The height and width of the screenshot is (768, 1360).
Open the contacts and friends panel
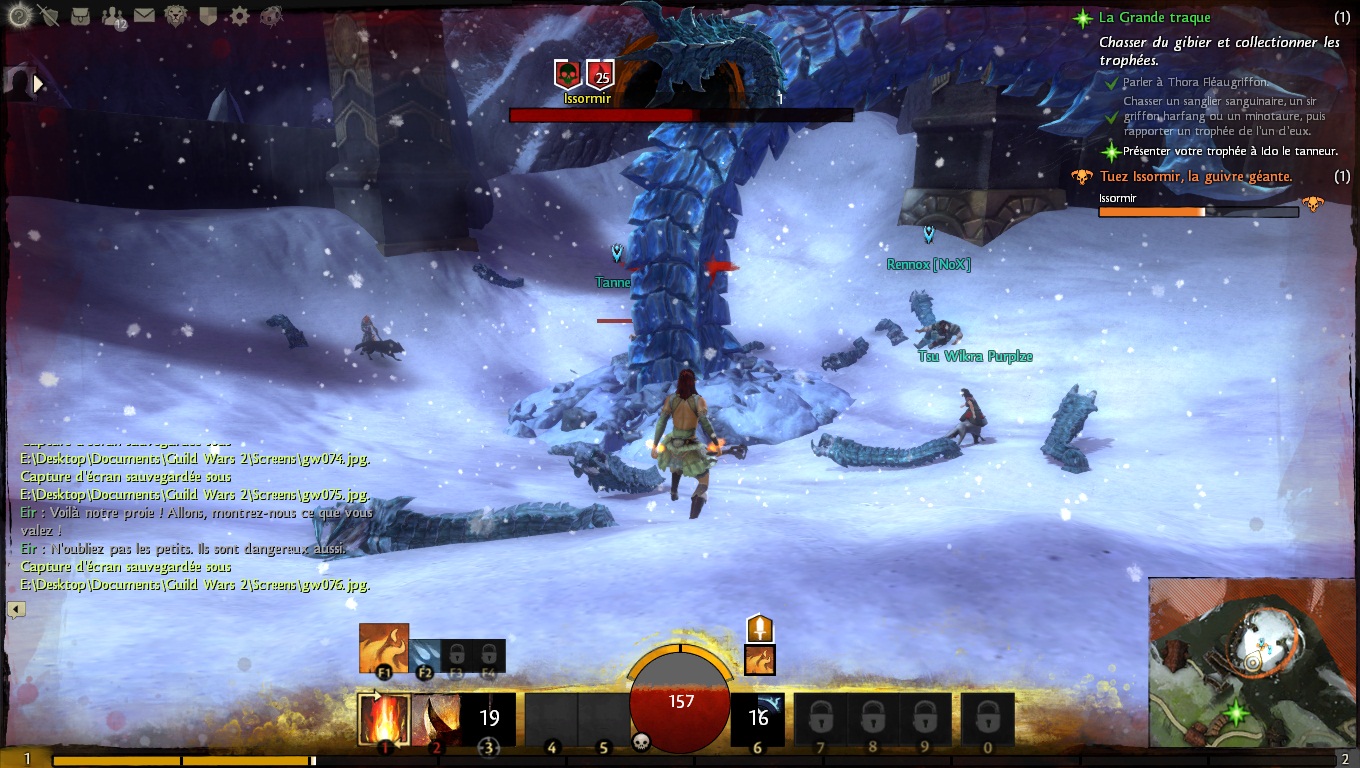114,16
